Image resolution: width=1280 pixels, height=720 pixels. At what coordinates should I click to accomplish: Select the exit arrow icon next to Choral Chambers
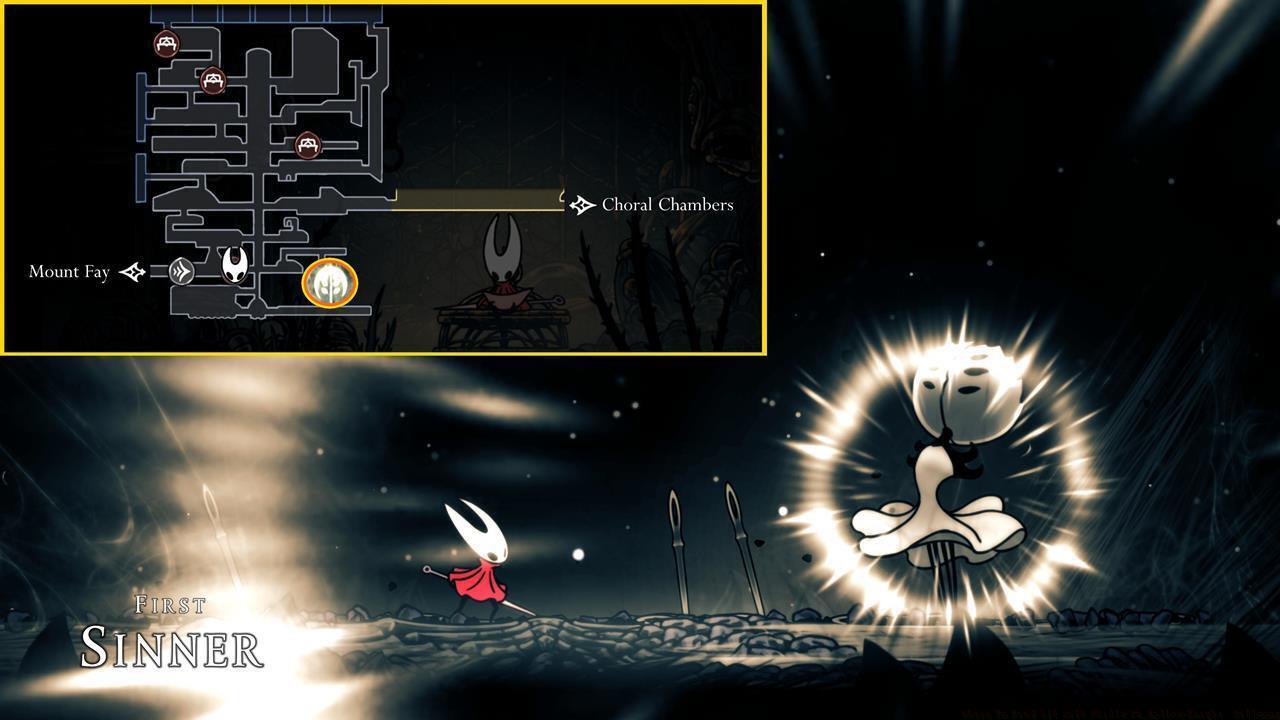[581, 204]
